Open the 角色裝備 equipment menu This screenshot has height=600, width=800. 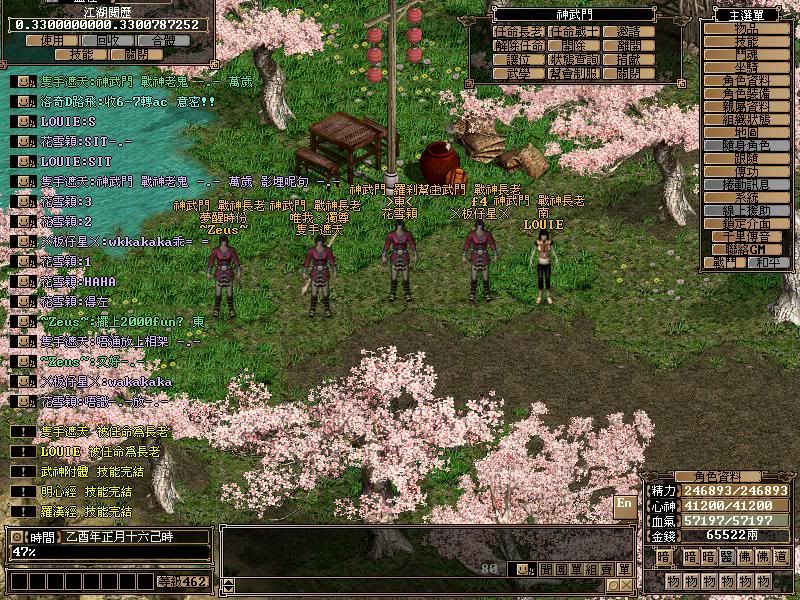(x=746, y=93)
